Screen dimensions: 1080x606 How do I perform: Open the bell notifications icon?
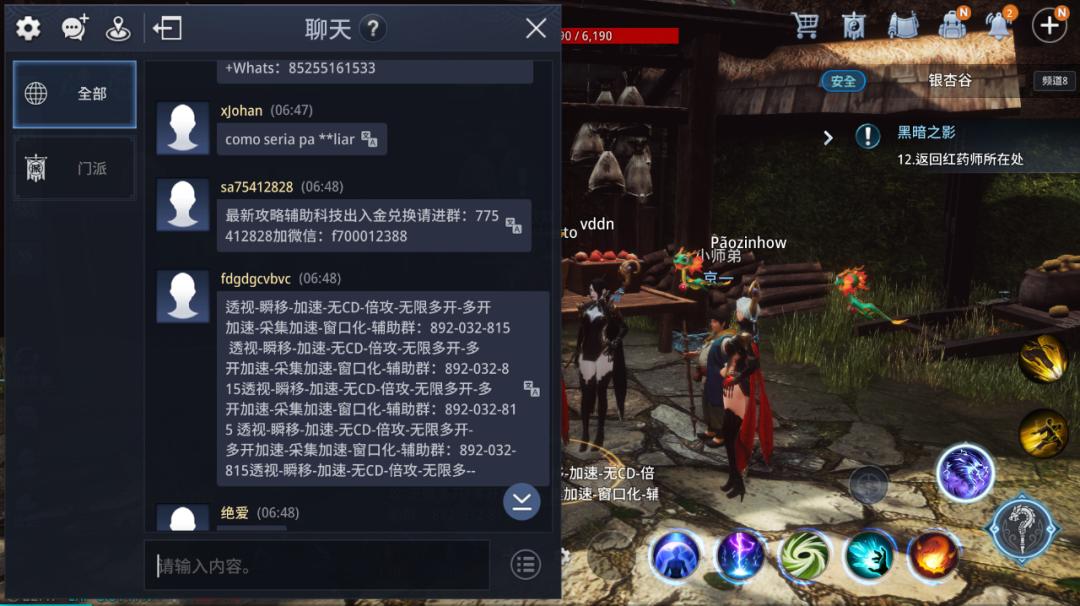pyautogui.click(x=998, y=26)
